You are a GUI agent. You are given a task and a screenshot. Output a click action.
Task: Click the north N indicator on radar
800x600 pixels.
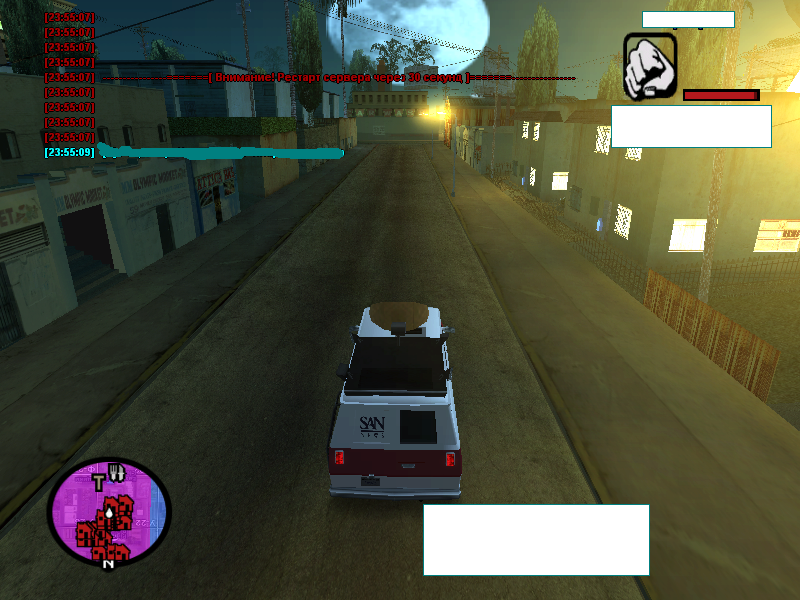click(x=108, y=564)
